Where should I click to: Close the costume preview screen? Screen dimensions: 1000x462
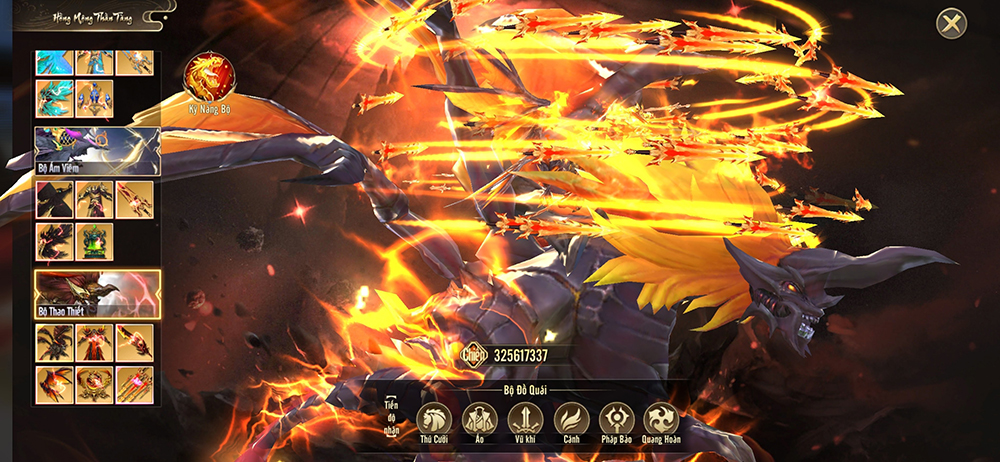click(x=952, y=23)
